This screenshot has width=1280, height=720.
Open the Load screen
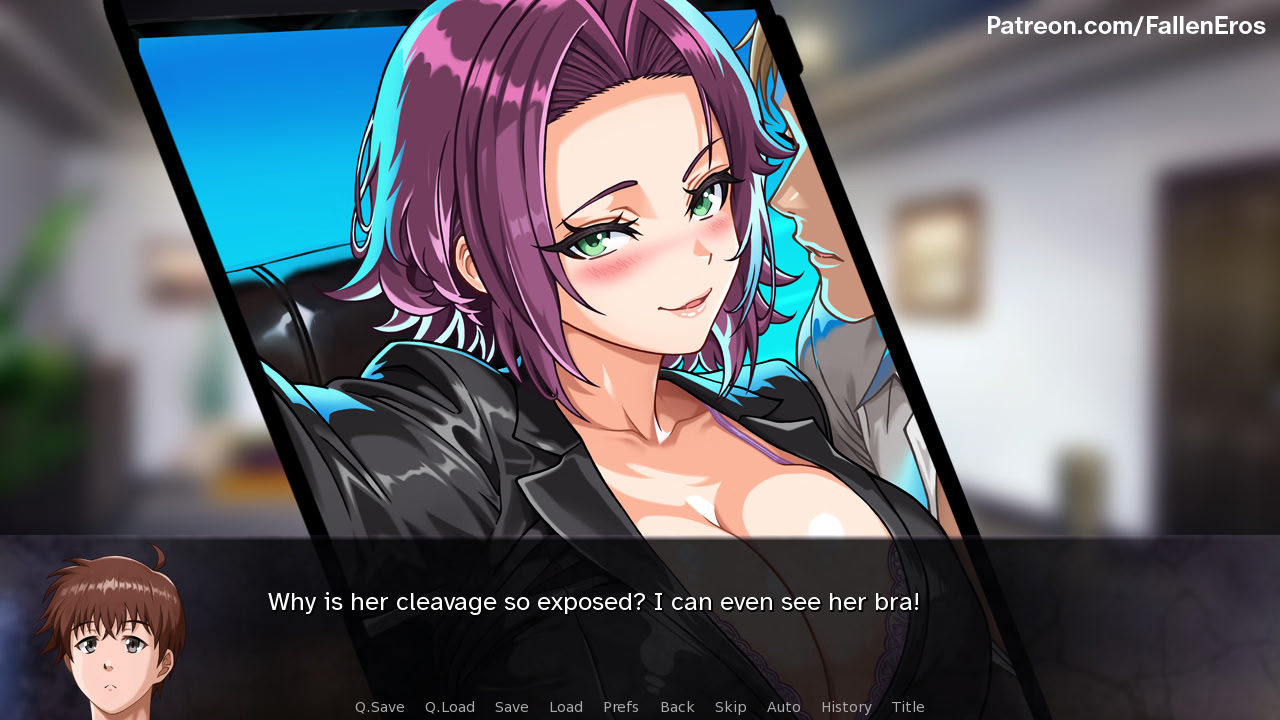566,707
